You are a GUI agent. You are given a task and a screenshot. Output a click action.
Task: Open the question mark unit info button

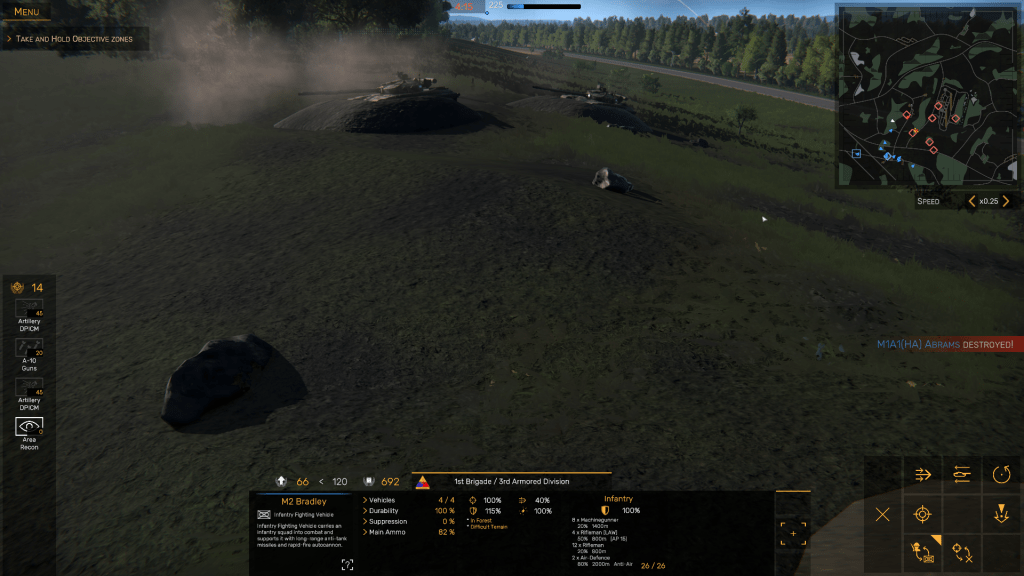(x=347, y=565)
